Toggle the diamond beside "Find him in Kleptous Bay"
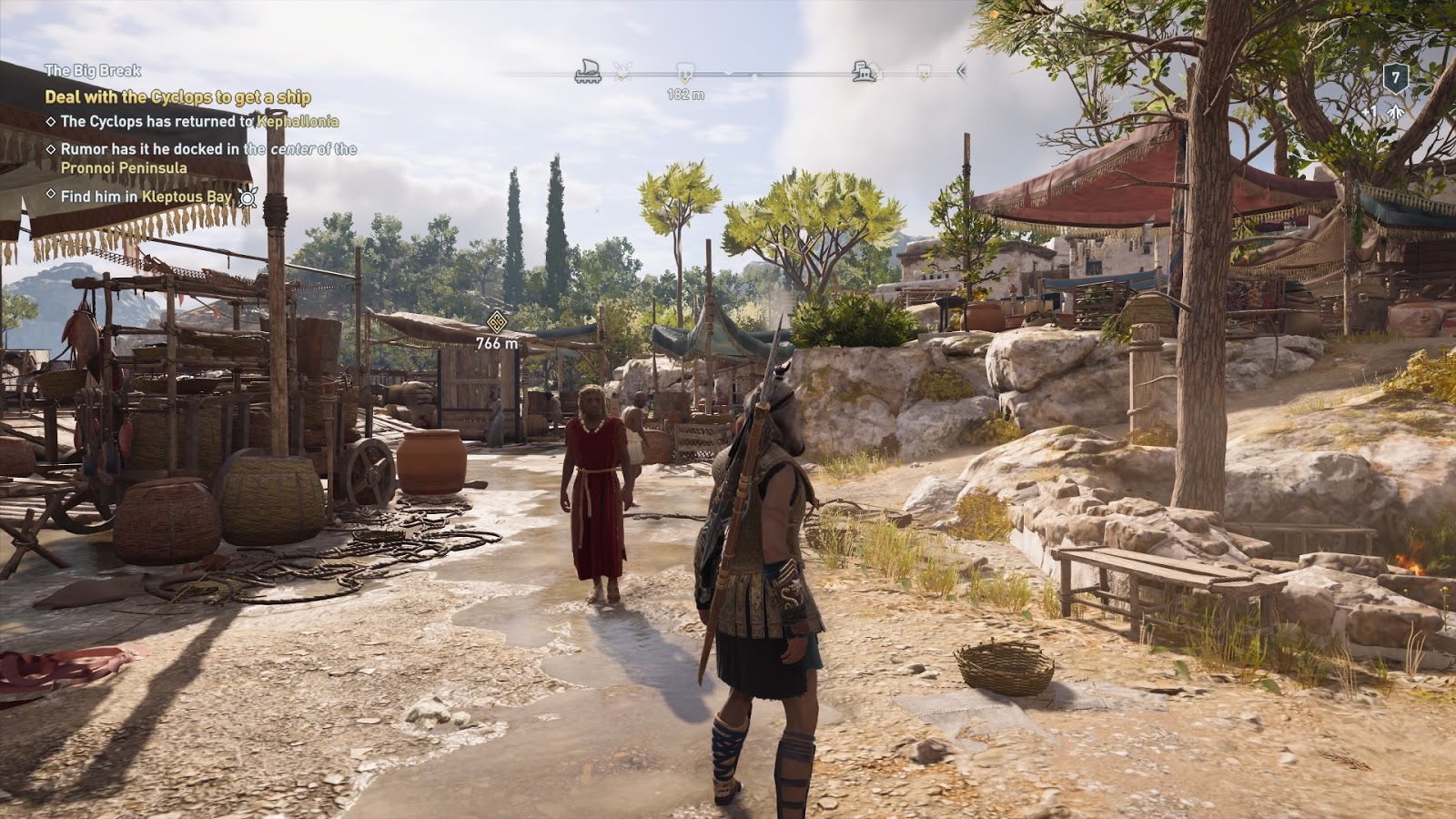1456x819 pixels. [x=51, y=195]
